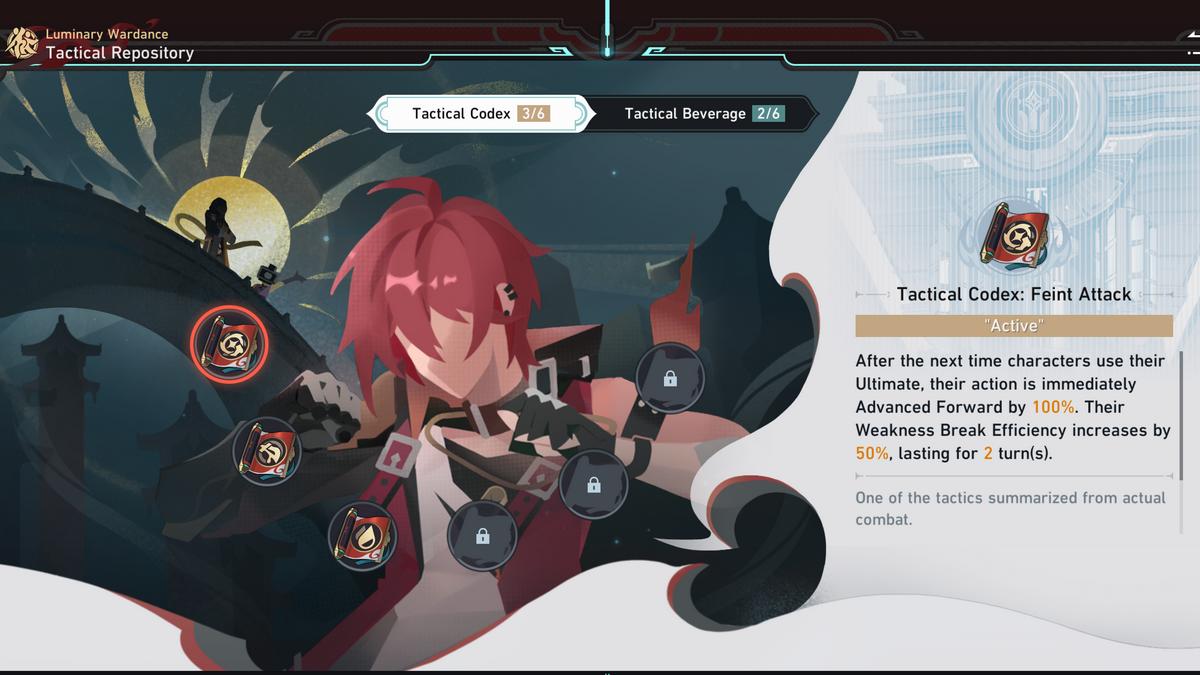The image size is (1200, 675).
Task: Click the Luminary Wardance emblem icon
Action: [22, 44]
